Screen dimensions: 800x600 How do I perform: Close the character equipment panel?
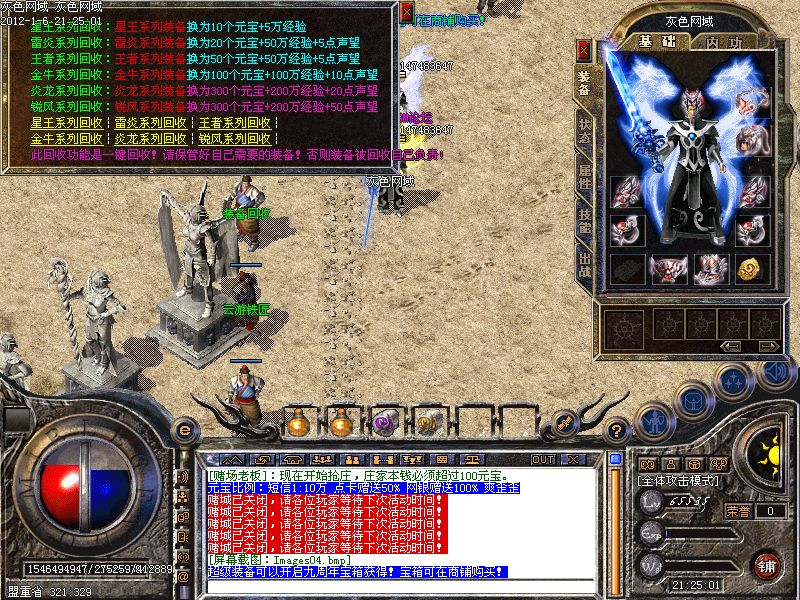584,49
